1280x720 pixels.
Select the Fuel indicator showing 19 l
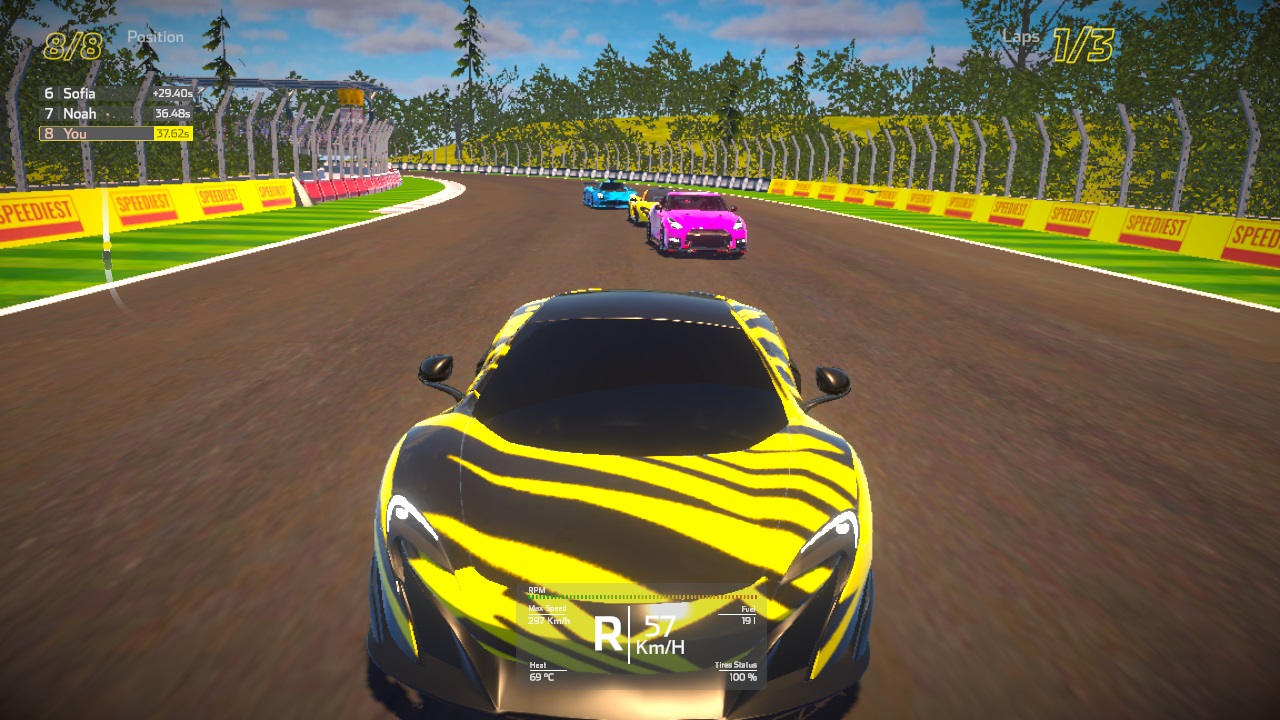[x=746, y=615]
